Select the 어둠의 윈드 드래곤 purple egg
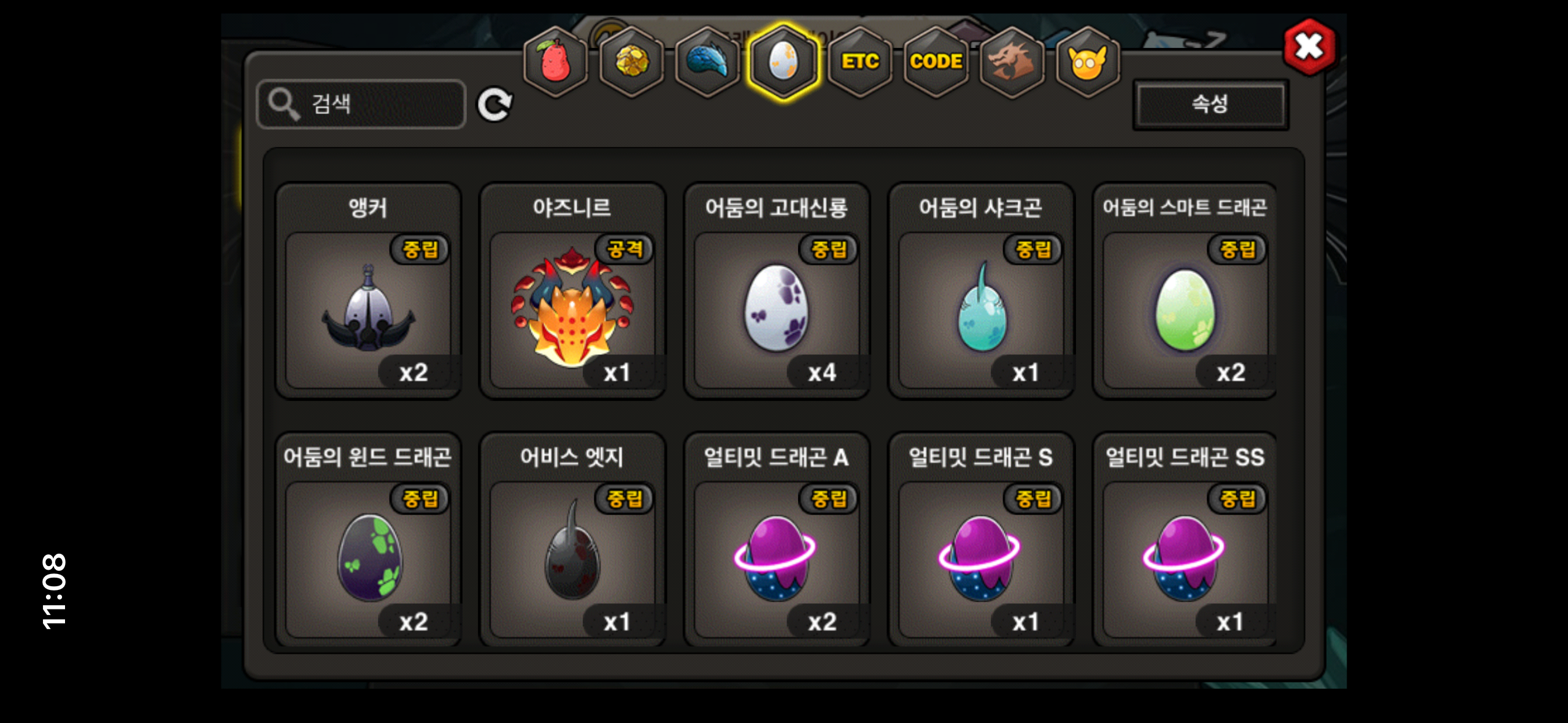 368,558
